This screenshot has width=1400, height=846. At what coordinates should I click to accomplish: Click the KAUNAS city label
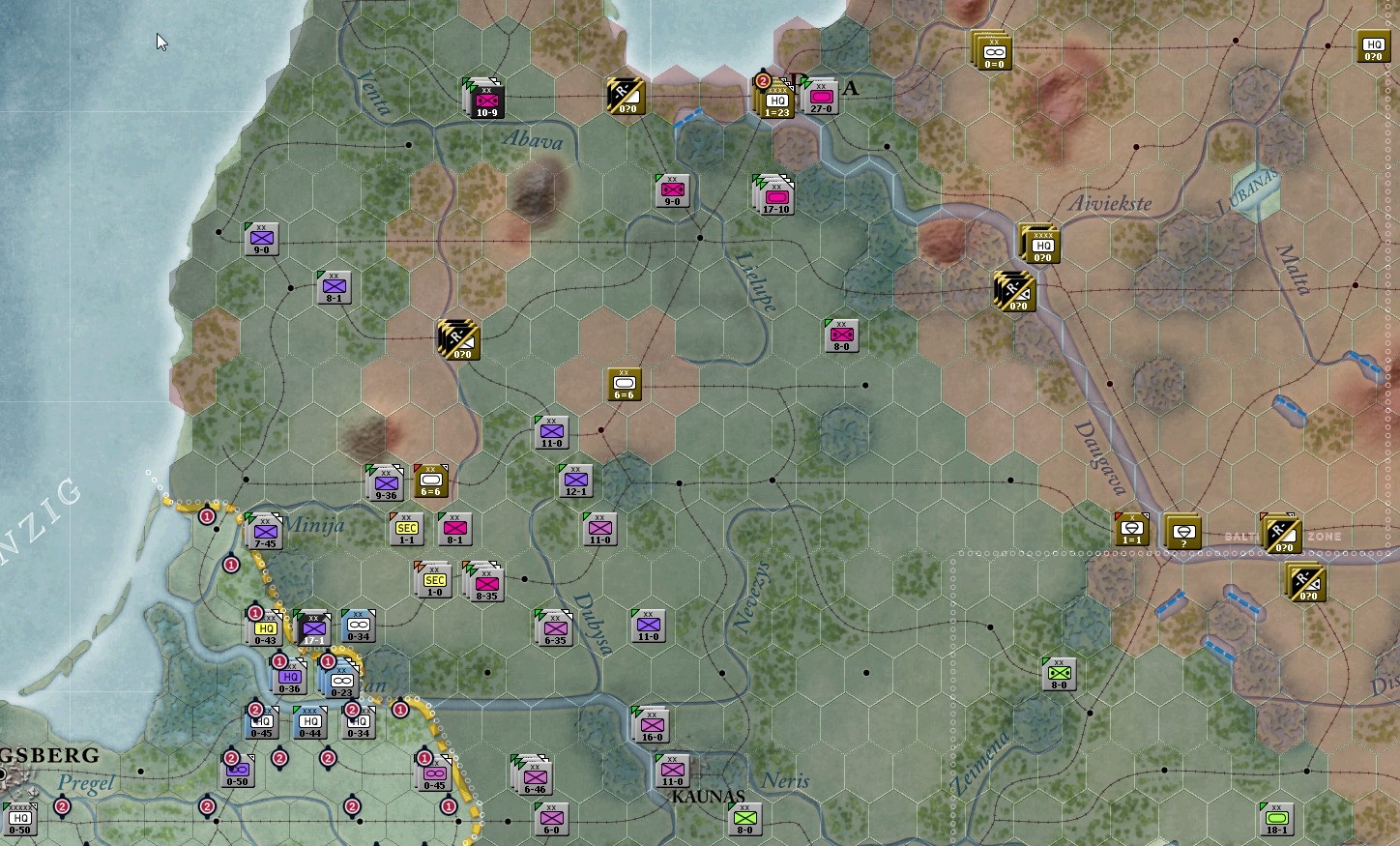point(709,797)
